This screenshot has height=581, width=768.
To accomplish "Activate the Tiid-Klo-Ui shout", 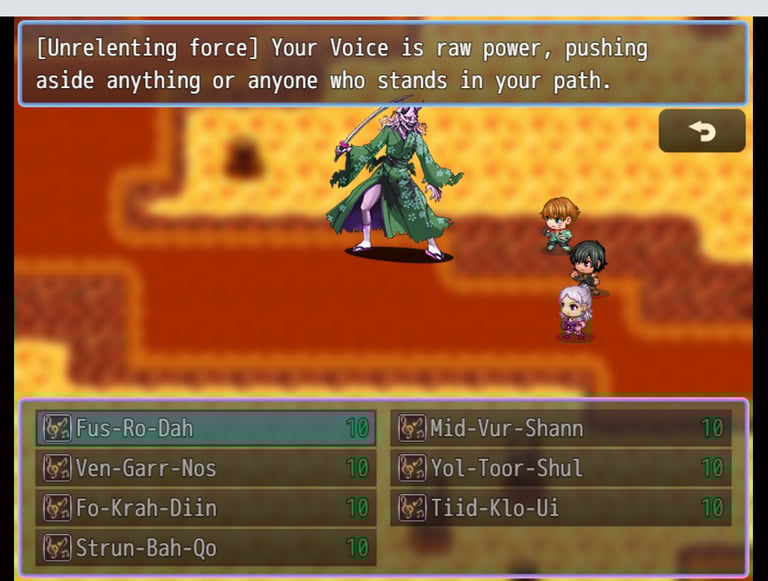I will (560, 508).
